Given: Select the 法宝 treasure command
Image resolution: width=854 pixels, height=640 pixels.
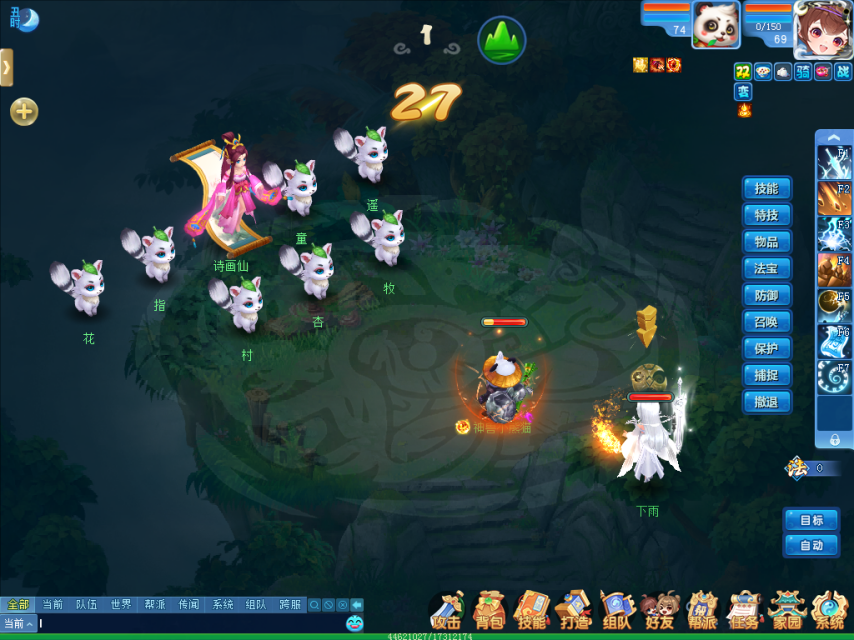Looking at the screenshot, I should coord(767,268).
